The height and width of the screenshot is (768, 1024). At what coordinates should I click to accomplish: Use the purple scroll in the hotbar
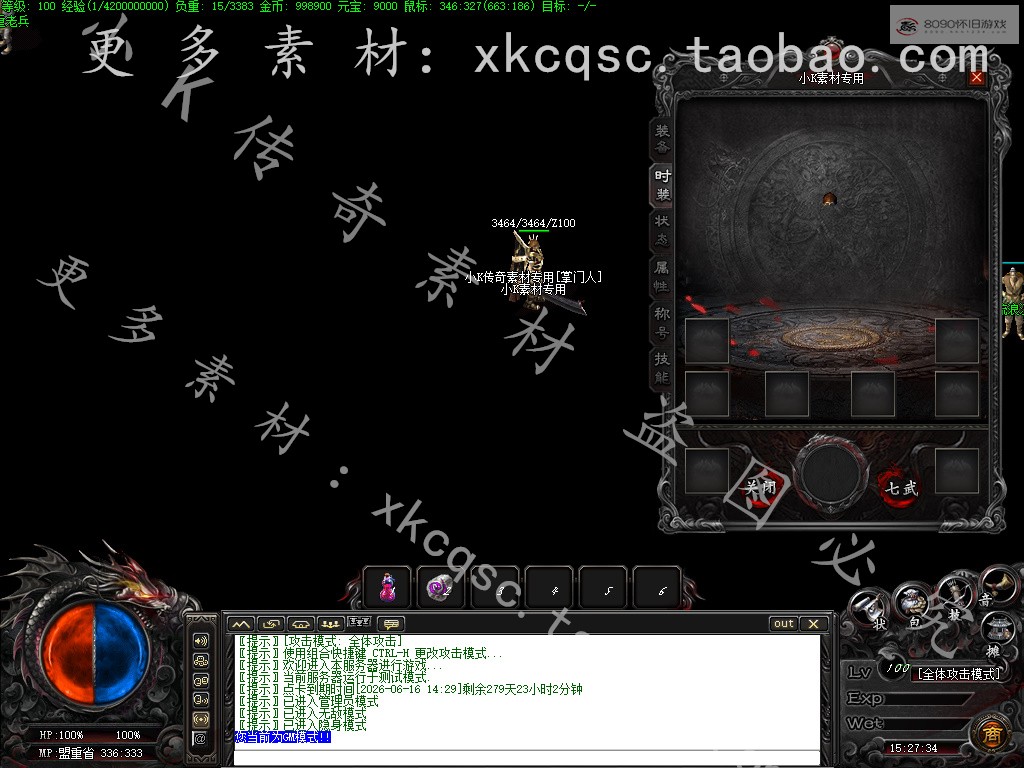pos(440,588)
